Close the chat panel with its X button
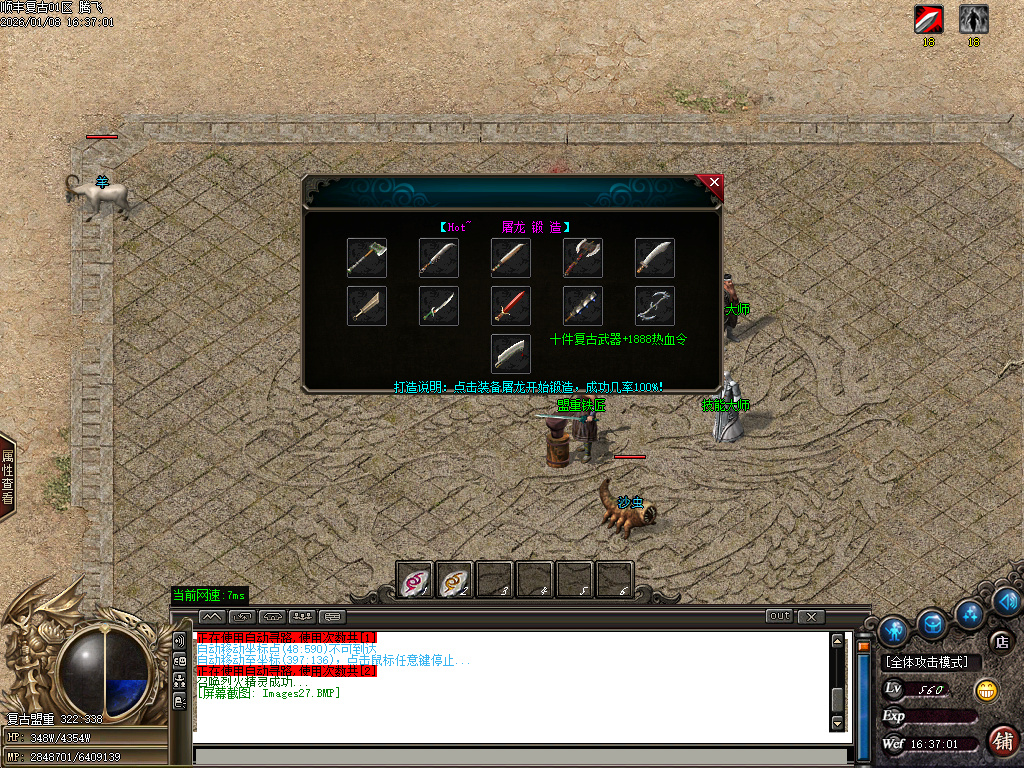This screenshot has height=768, width=1024. pyautogui.click(x=811, y=616)
